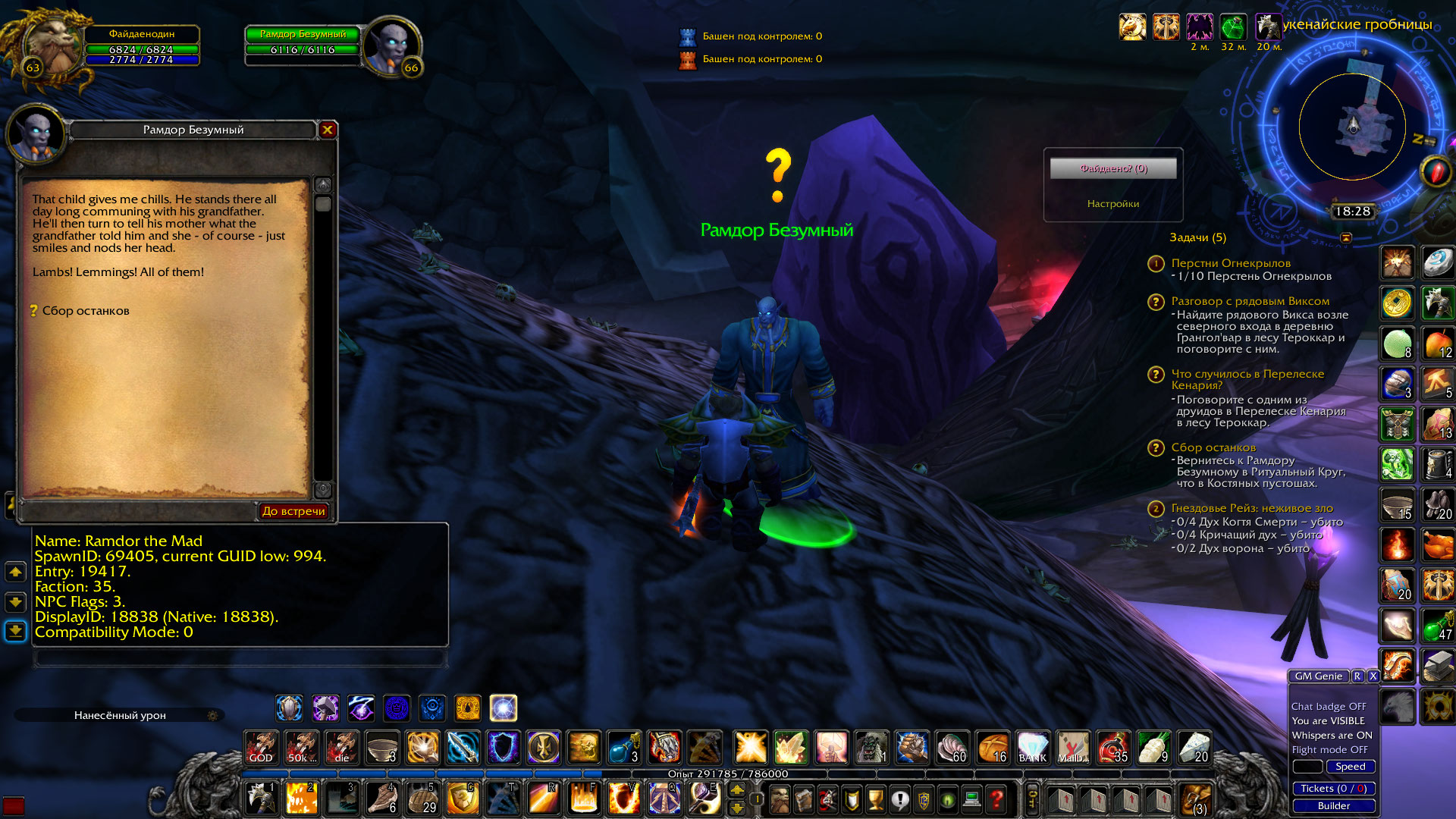Turn off Whispers in GM Genie

coord(1332,735)
